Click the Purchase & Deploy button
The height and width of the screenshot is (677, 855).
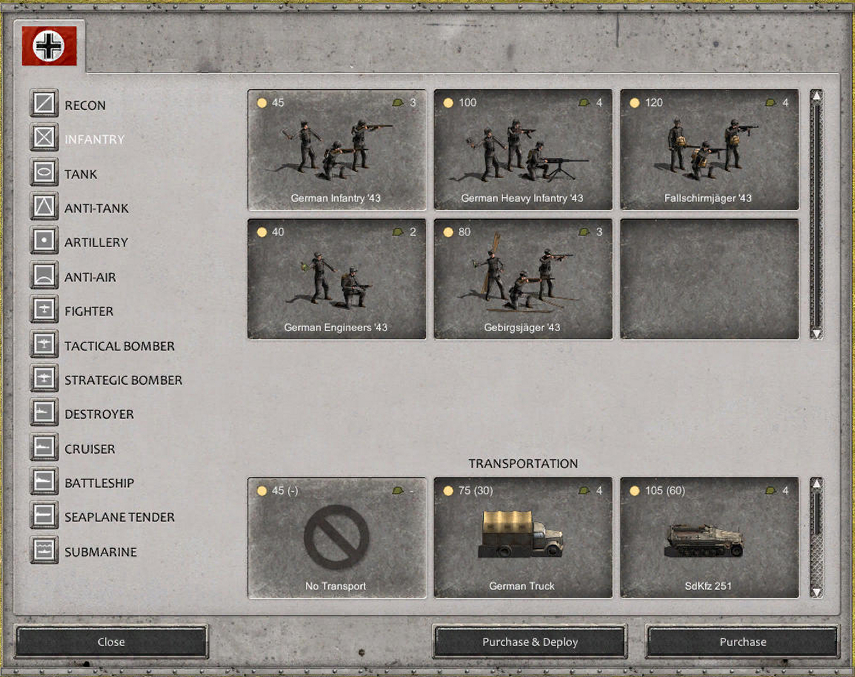point(529,642)
